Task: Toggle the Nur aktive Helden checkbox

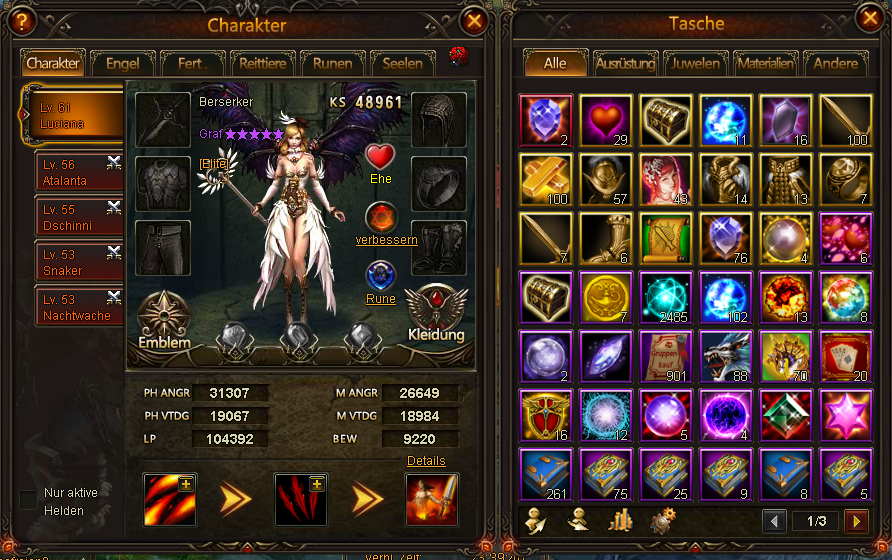Action: pyautogui.click(x=28, y=499)
